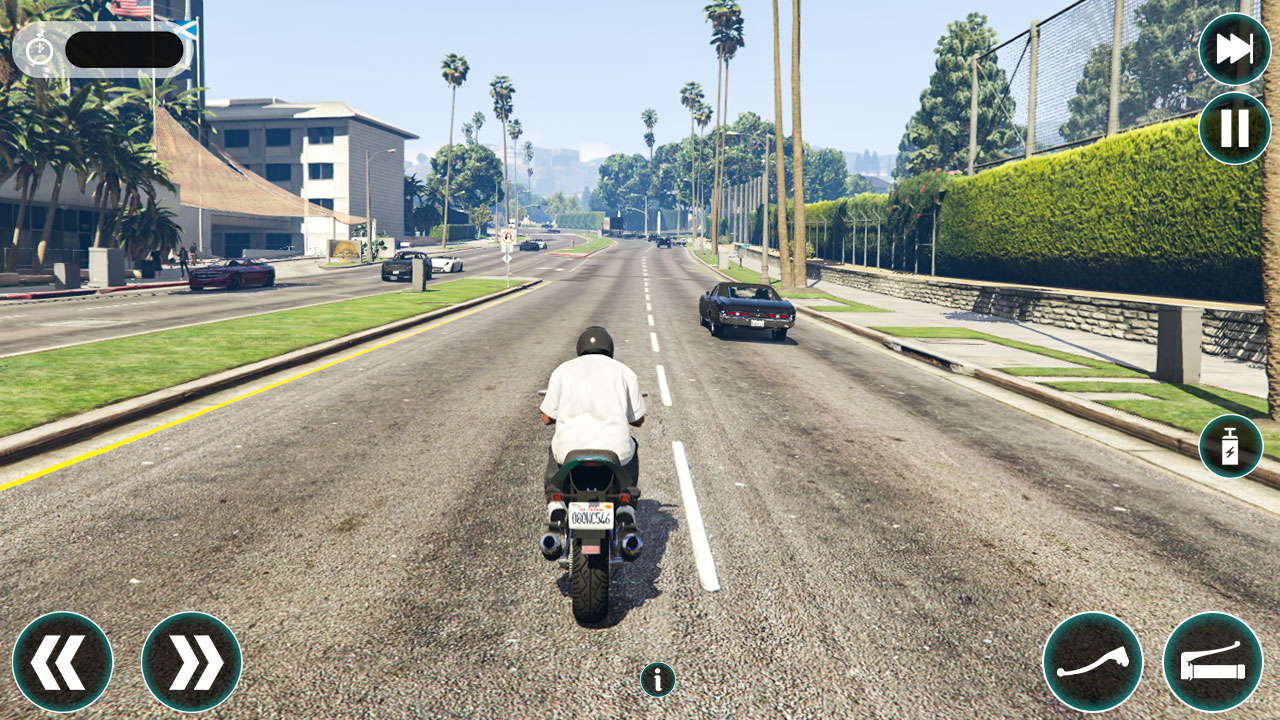Tap the circular info badge
Screen dimensions: 1280x720
click(x=657, y=678)
